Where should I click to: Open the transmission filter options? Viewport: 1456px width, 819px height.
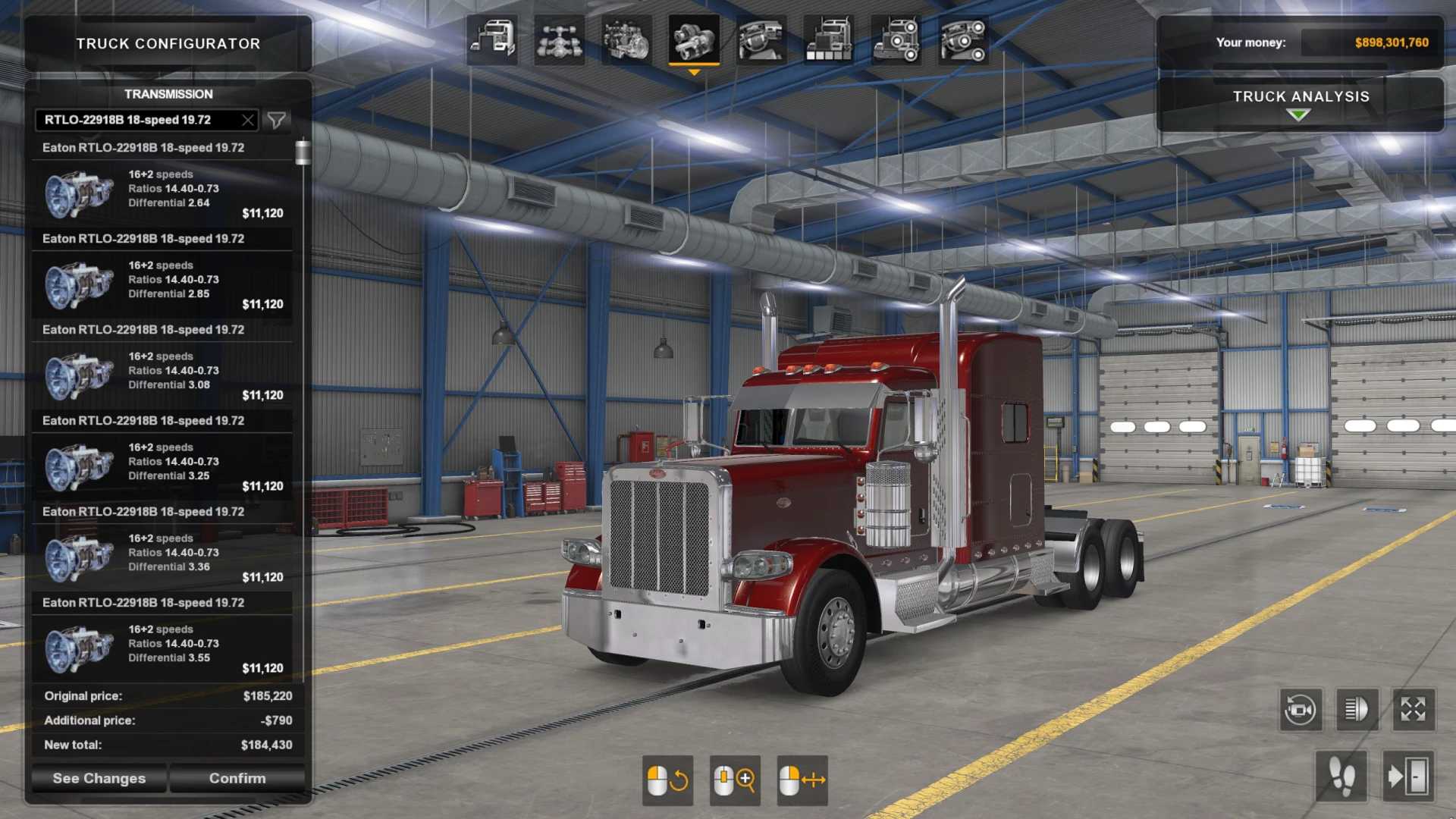click(277, 120)
